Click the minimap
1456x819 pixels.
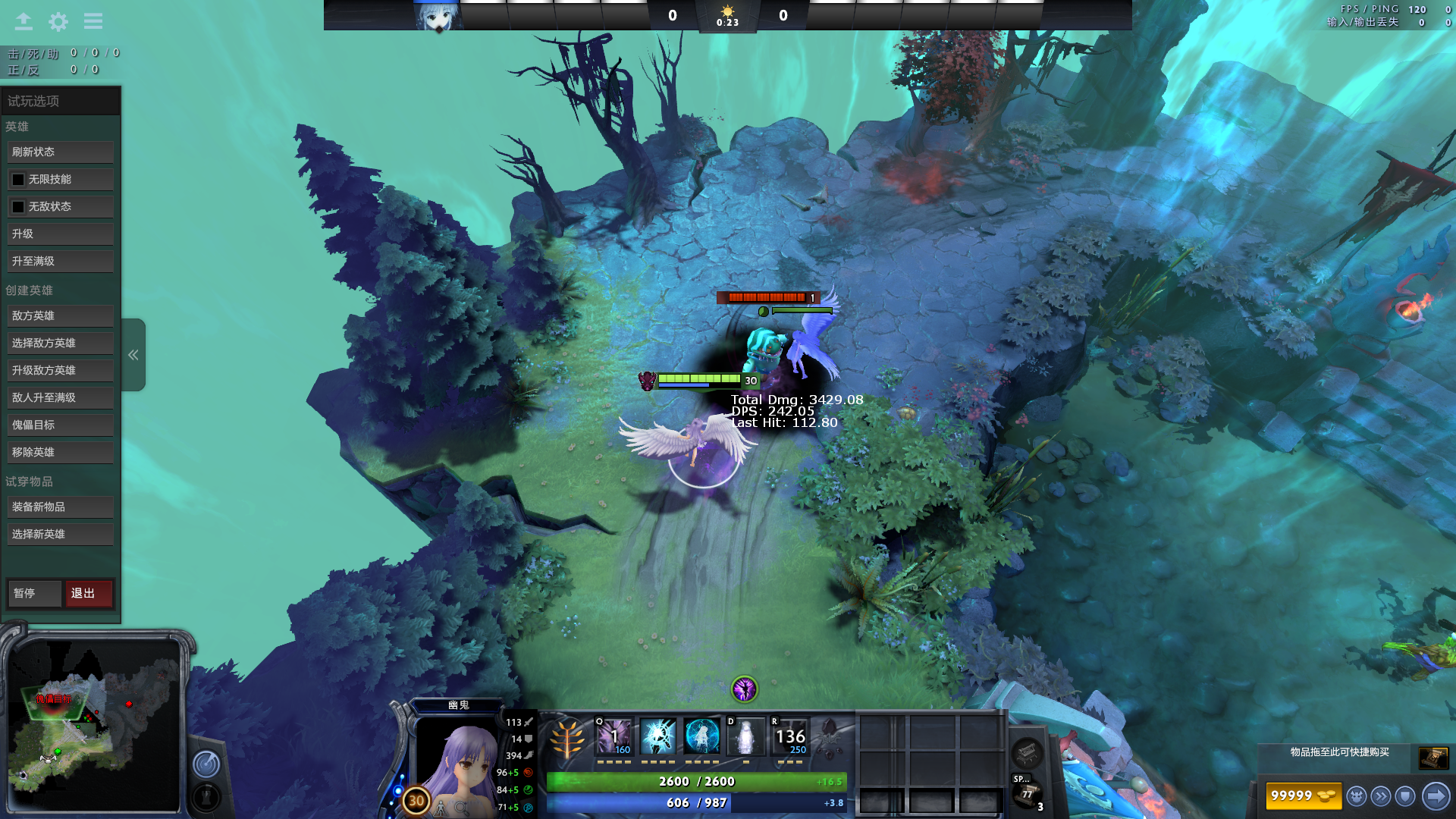95,726
